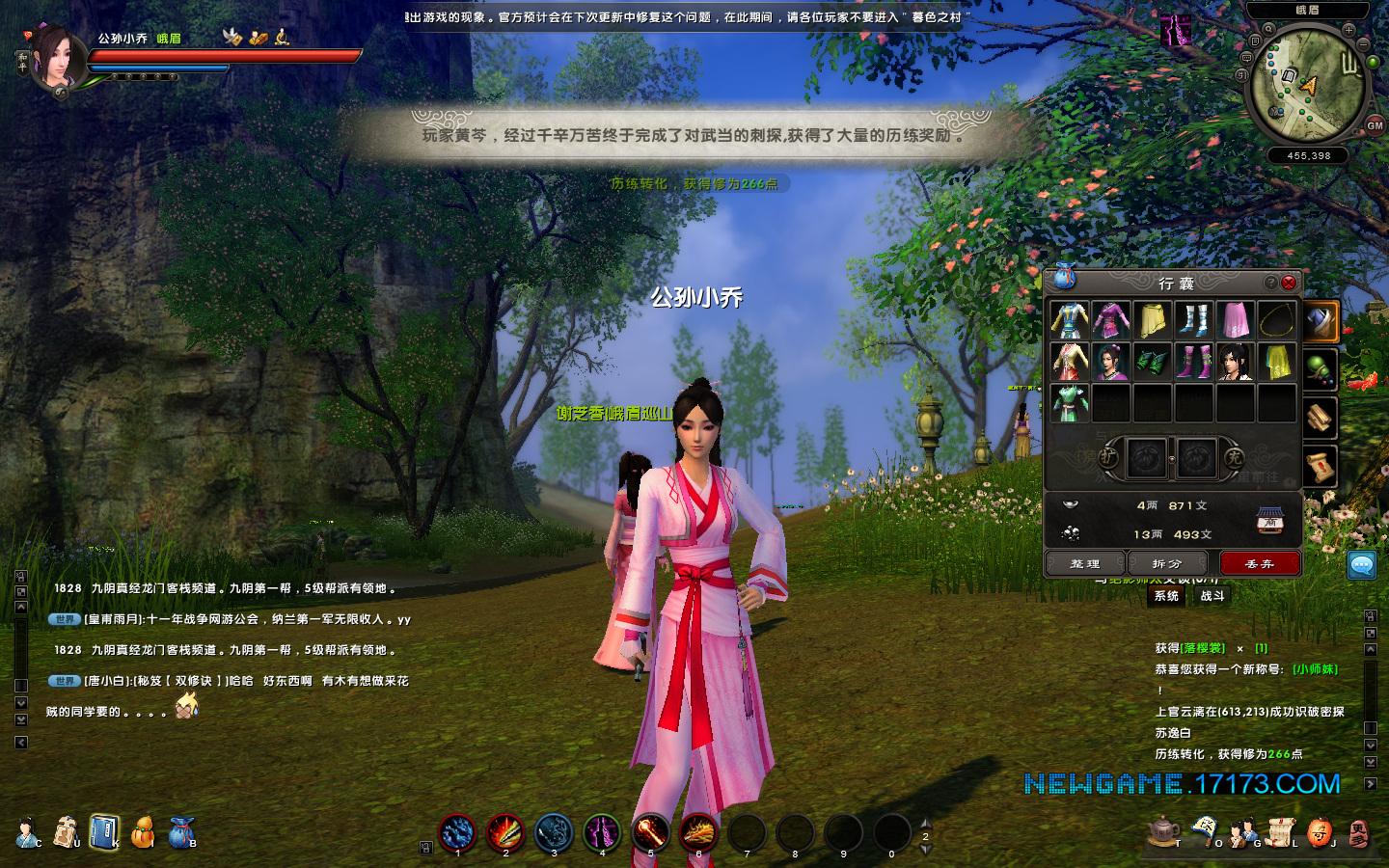
Task: Select the blue-white boots in the bag
Action: pyautogui.click(x=1193, y=320)
